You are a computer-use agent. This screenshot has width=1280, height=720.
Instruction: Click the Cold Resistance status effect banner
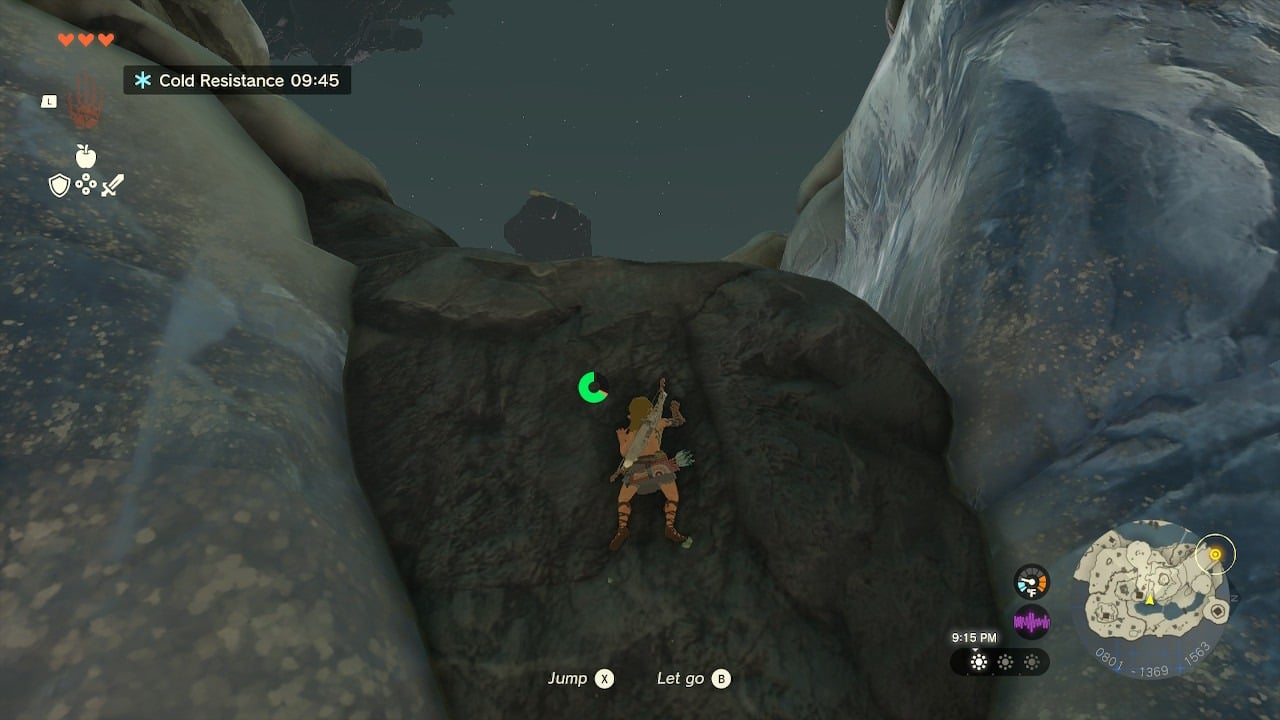237,80
